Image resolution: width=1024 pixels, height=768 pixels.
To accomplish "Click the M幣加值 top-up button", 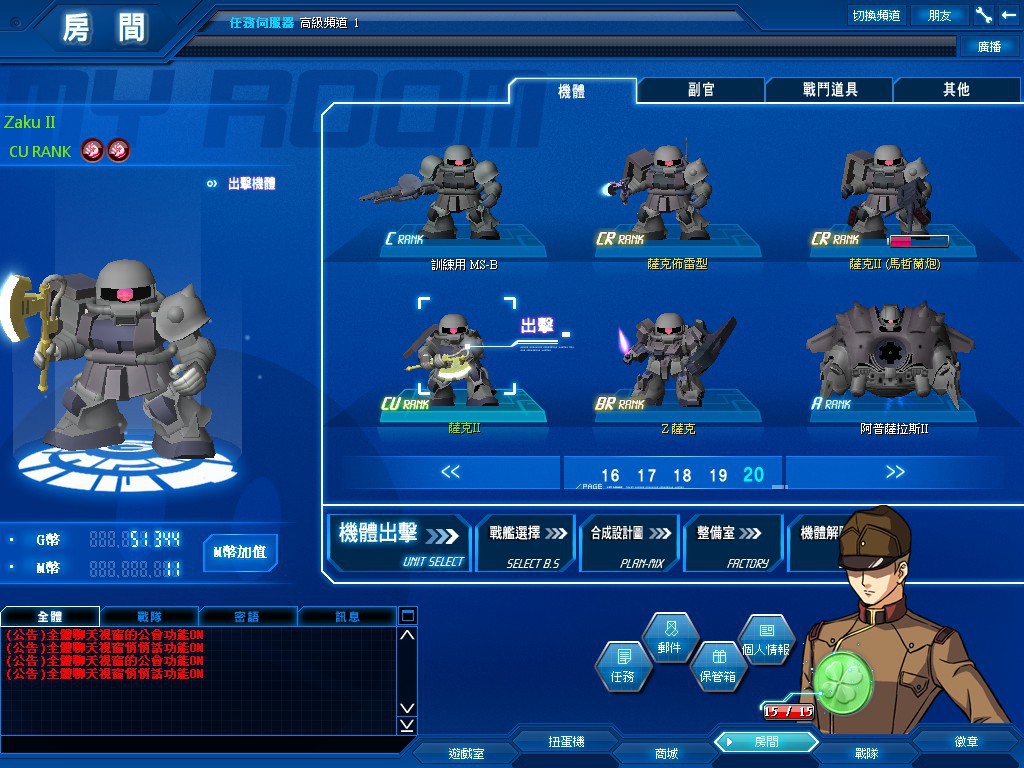I will pos(240,551).
